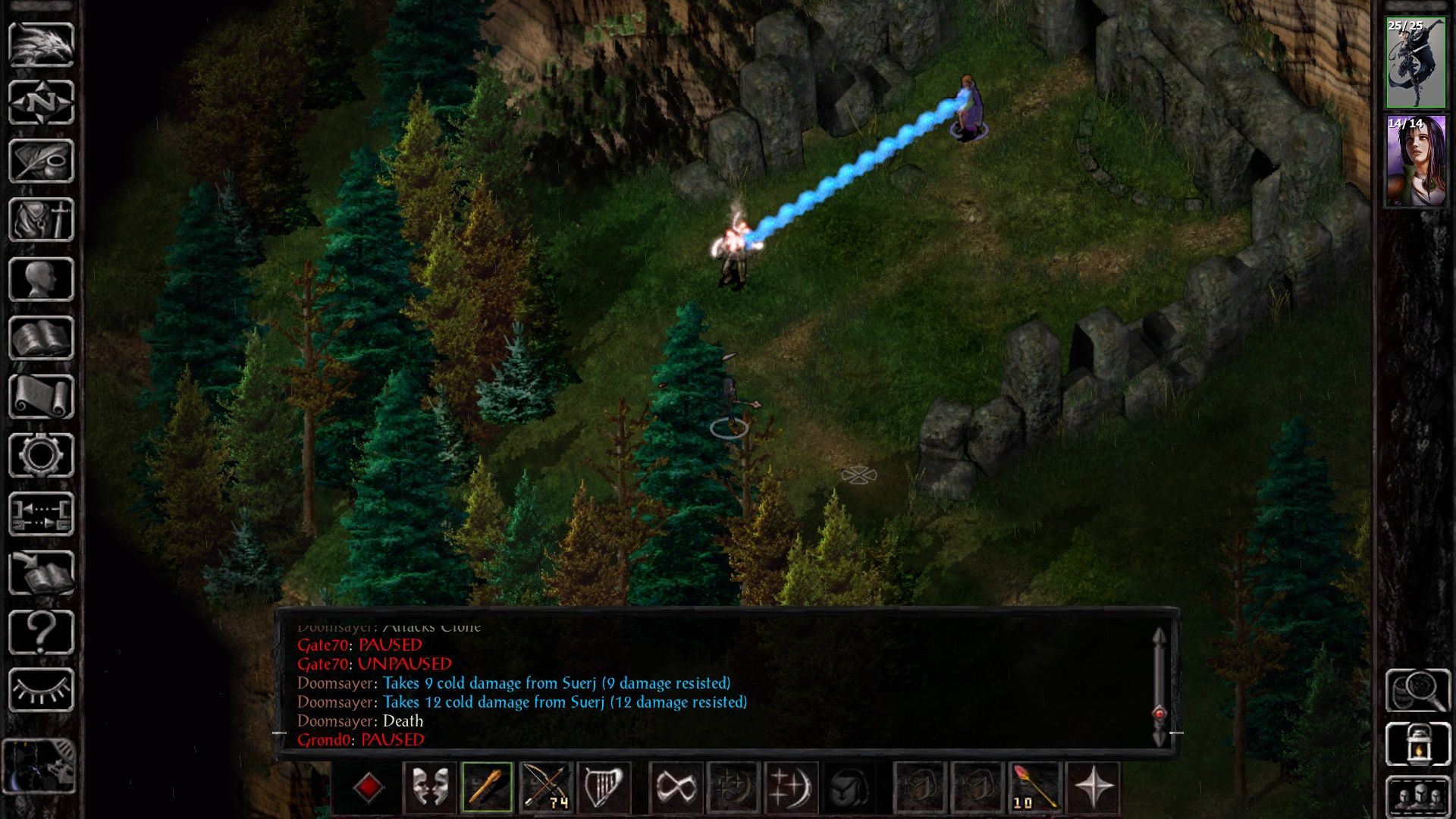Open the journal quill icon

pyautogui.click(x=42, y=159)
